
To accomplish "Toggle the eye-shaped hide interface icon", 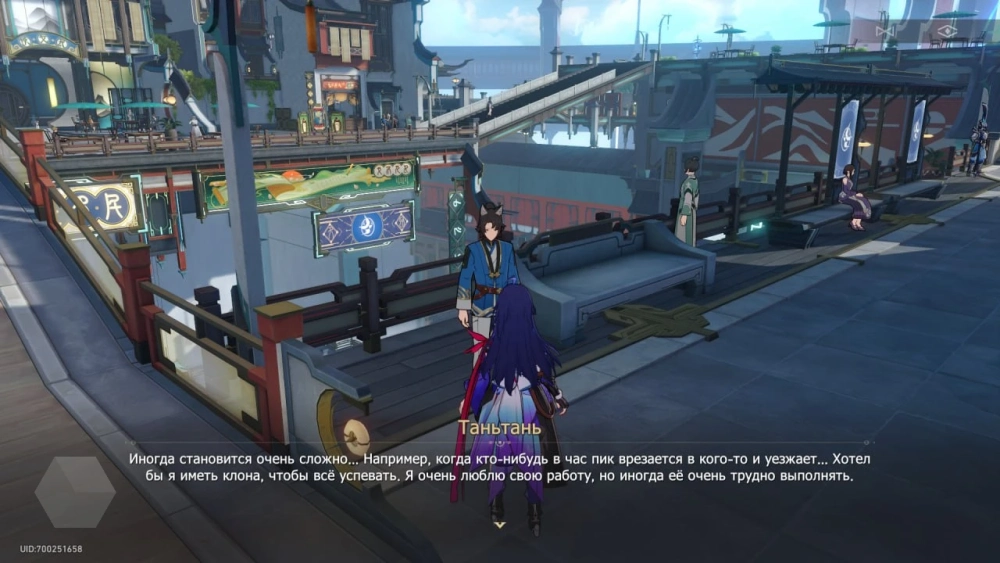I will pos(946,31).
